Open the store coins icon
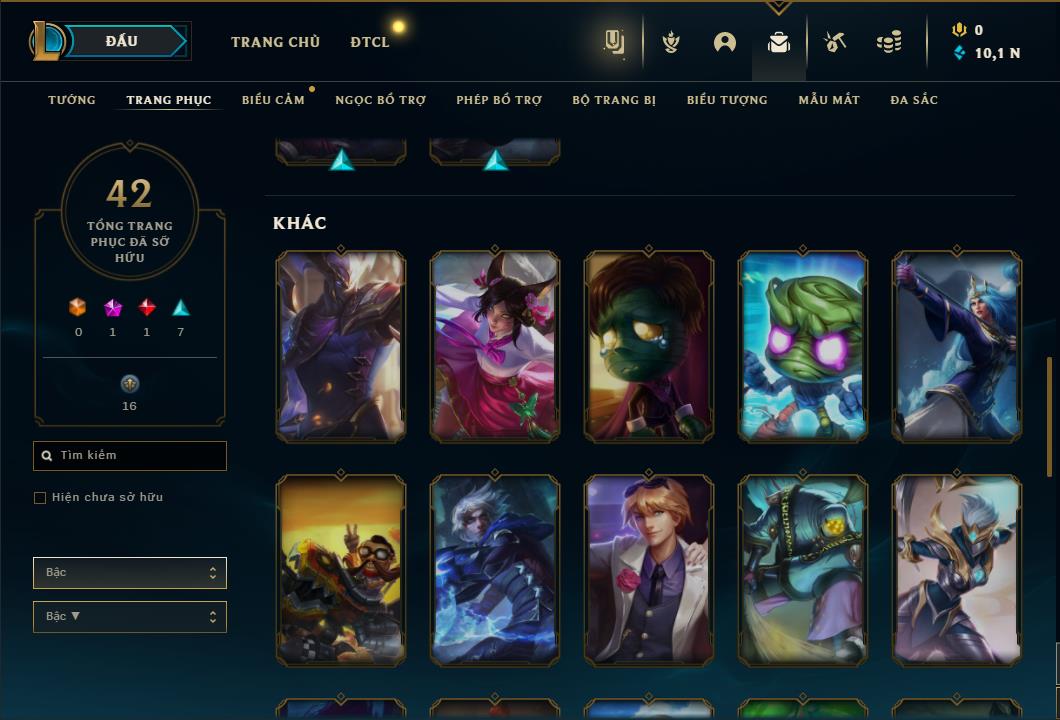The height and width of the screenshot is (720, 1060). coord(888,42)
